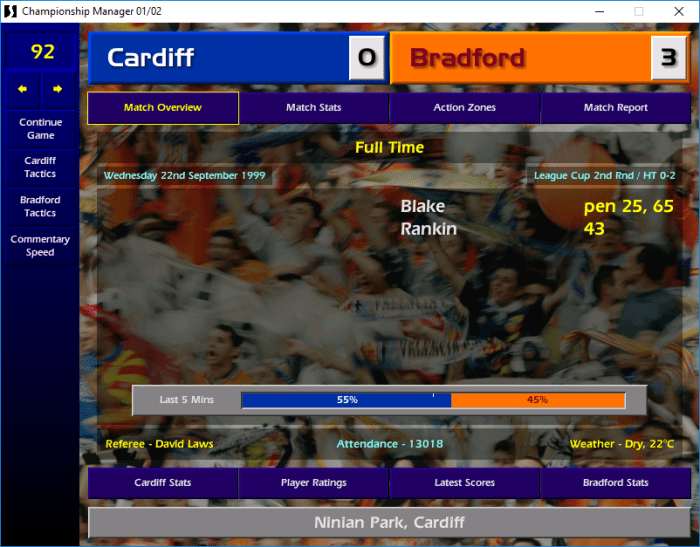700x547 pixels.
Task: Show the Action Zones tab
Action: [x=464, y=108]
